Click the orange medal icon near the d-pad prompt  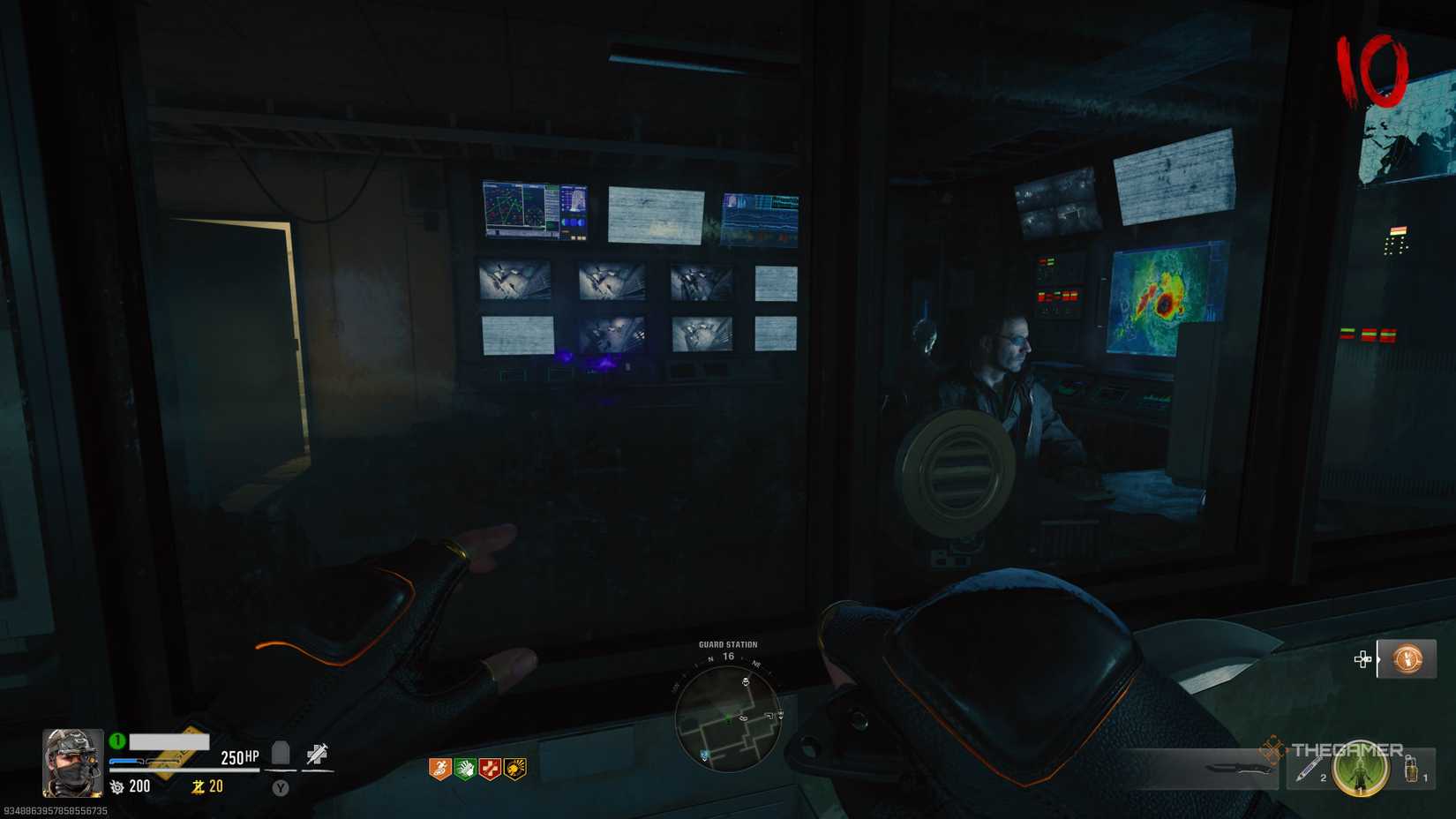[x=1408, y=660]
